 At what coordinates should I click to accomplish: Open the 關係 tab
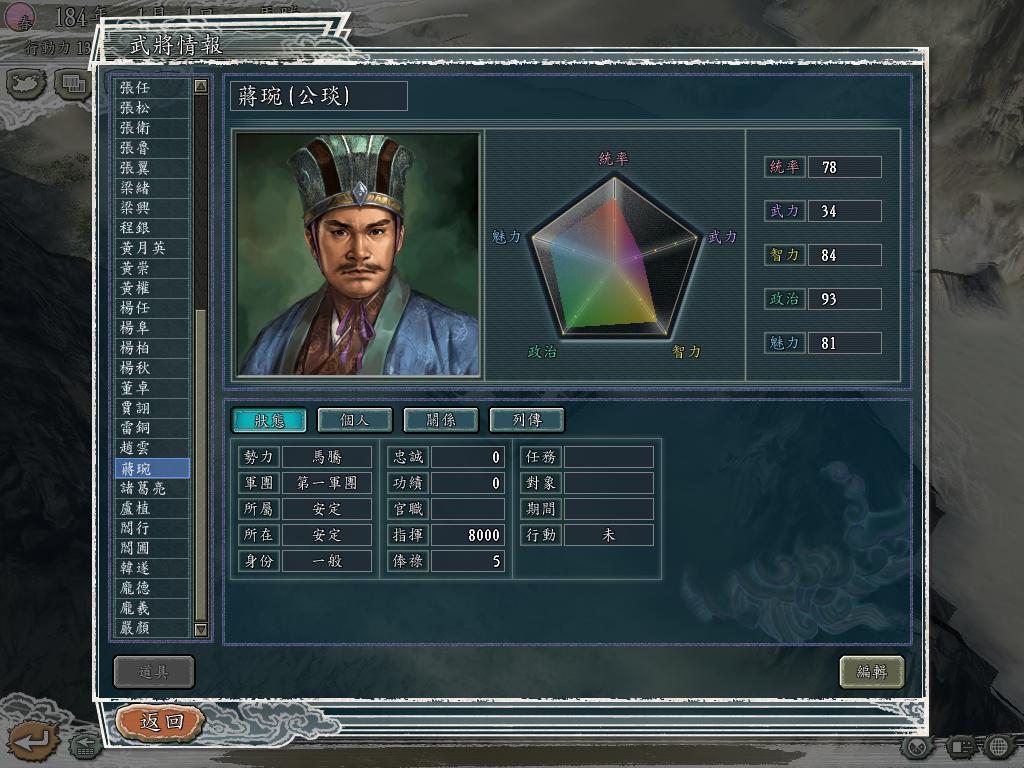(441, 420)
